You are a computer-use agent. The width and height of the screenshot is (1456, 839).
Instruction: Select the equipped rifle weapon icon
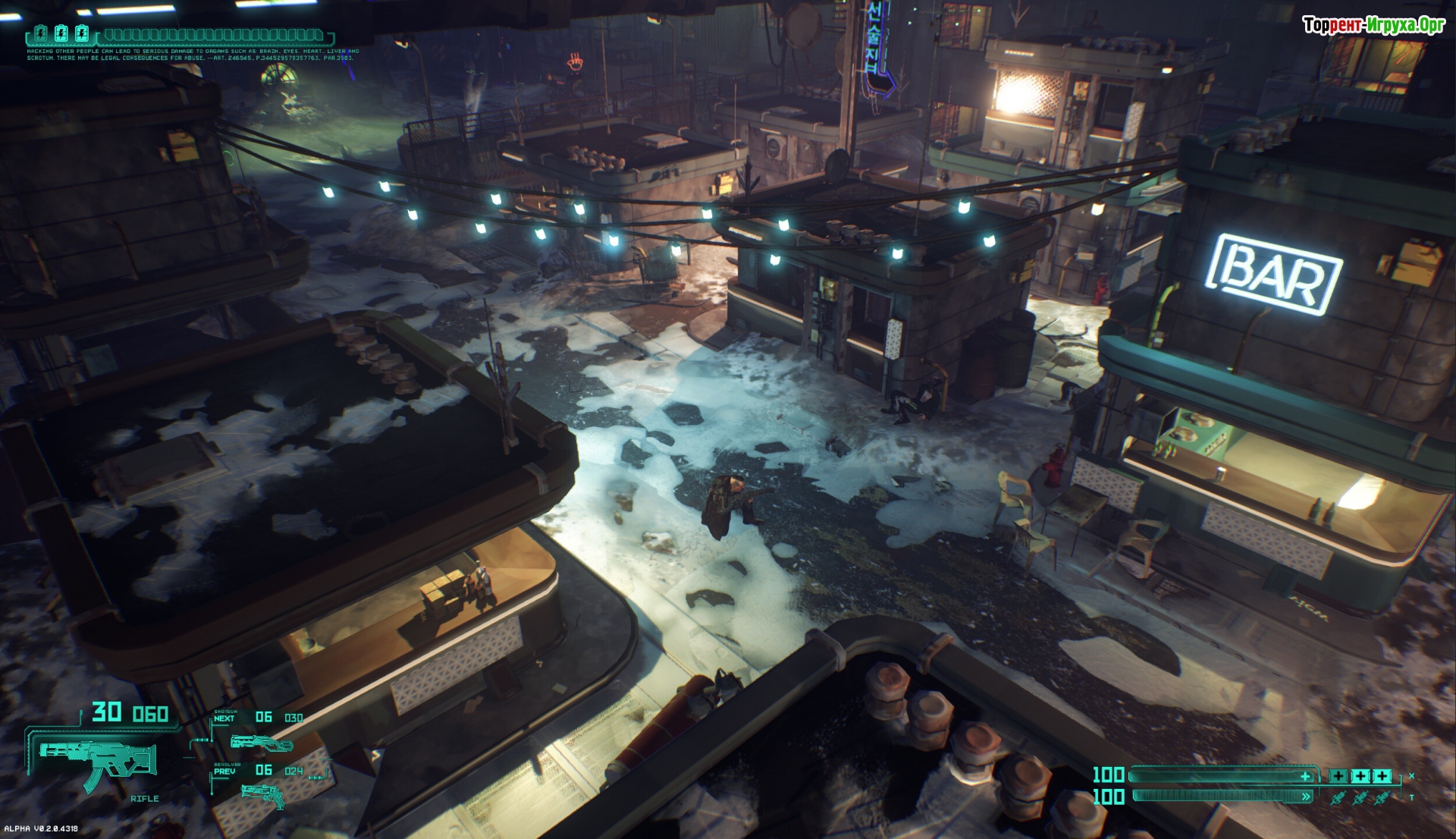point(99,762)
